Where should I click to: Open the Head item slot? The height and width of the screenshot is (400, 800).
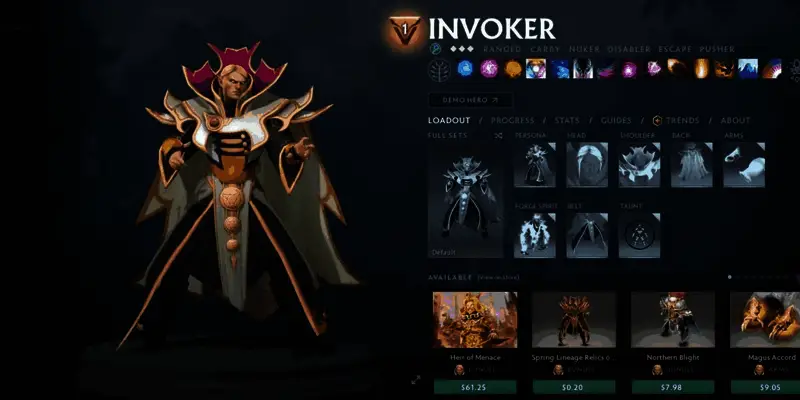pyautogui.click(x=587, y=165)
